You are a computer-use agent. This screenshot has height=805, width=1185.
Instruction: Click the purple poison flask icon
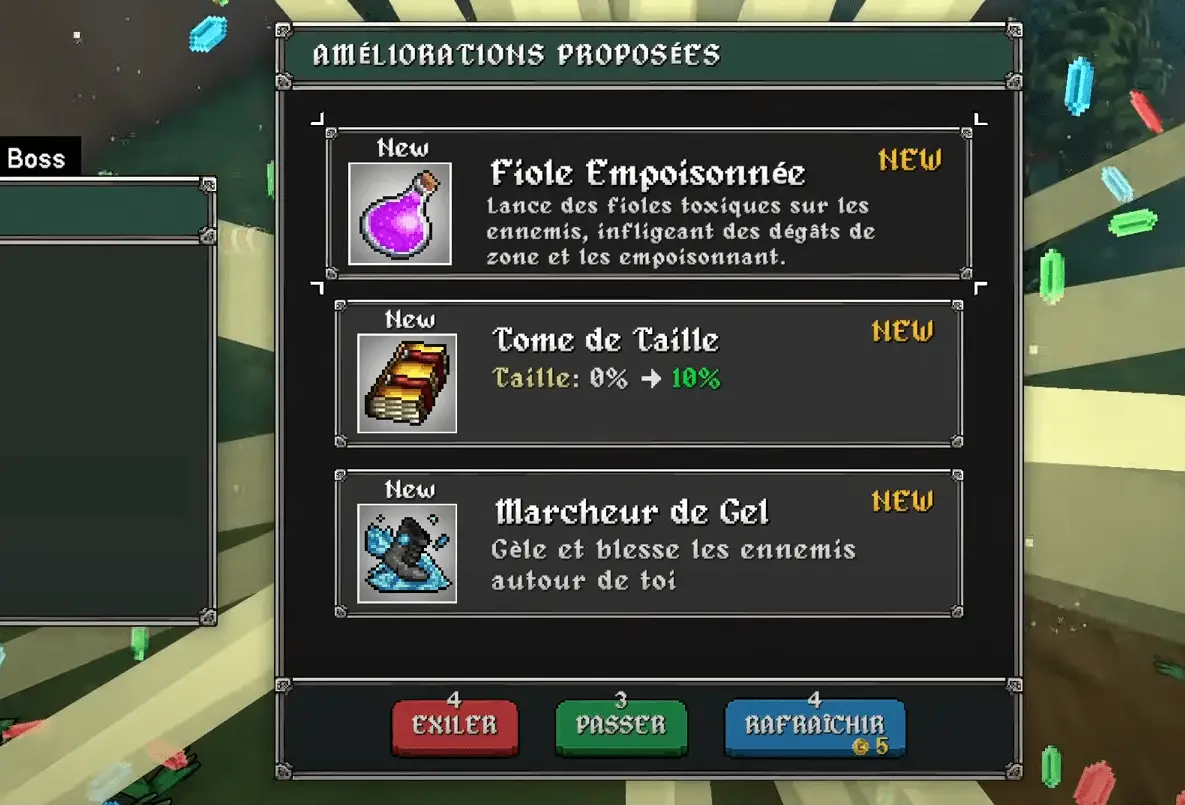coord(400,214)
